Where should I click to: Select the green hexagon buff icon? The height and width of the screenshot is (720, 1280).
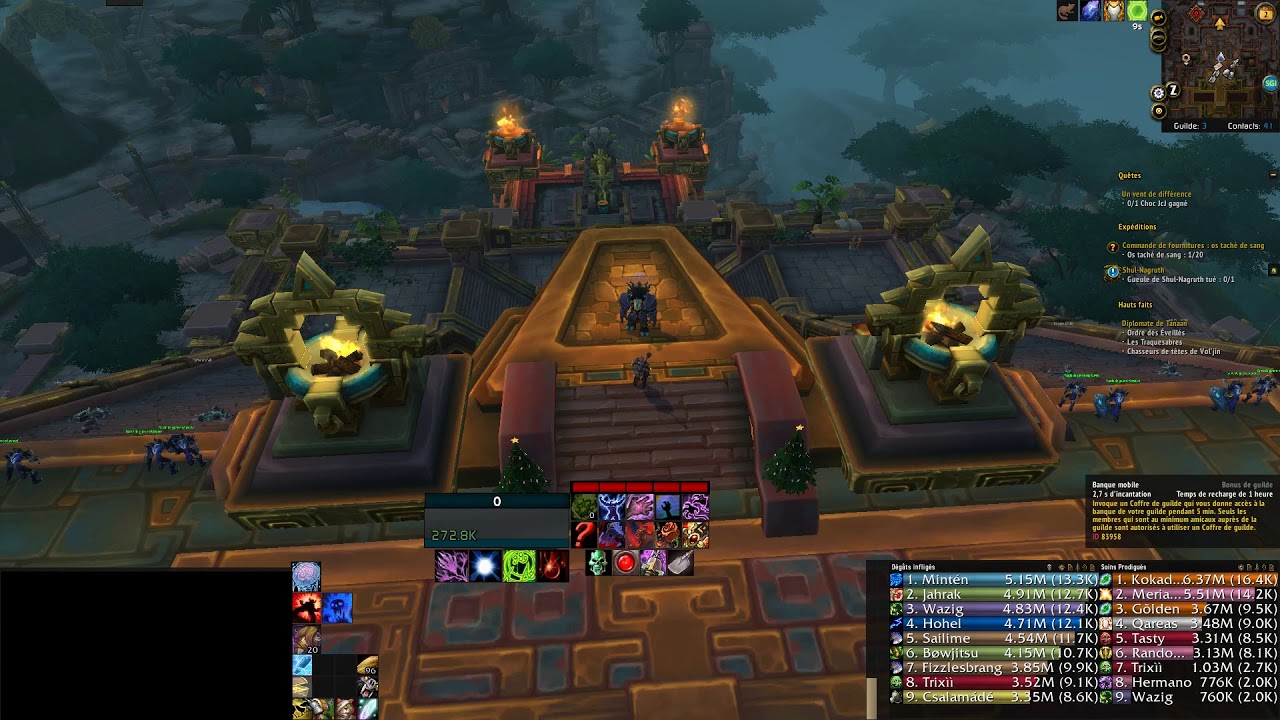pyautogui.click(x=1137, y=11)
